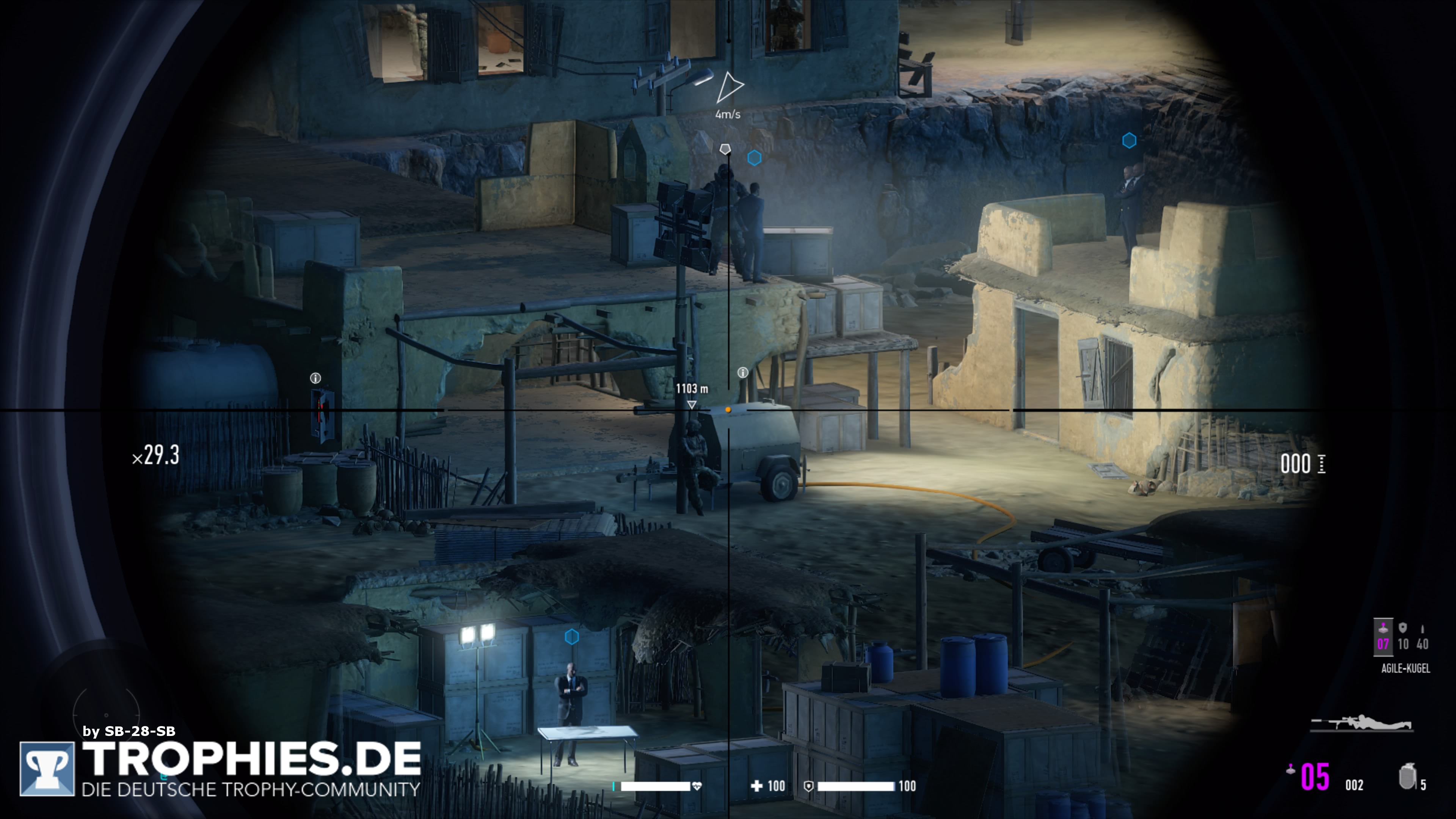Image resolution: width=1456 pixels, height=819 pixels.
Task: Click the health cross icon near the 100 bar
Action: (x=758, y=786)
